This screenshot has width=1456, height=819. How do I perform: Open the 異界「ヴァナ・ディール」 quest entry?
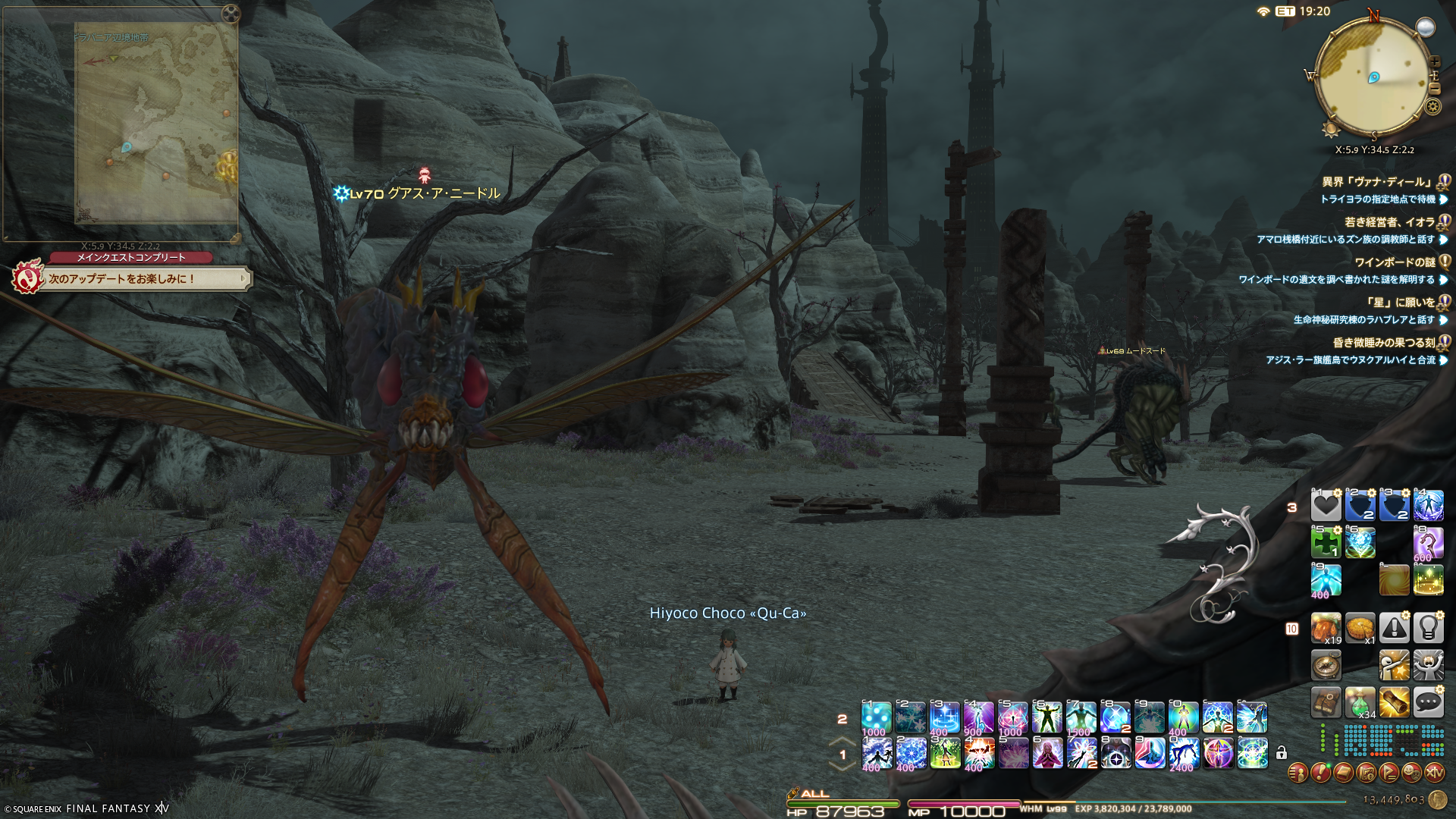pyautogui.click(x=1378, y=182)
